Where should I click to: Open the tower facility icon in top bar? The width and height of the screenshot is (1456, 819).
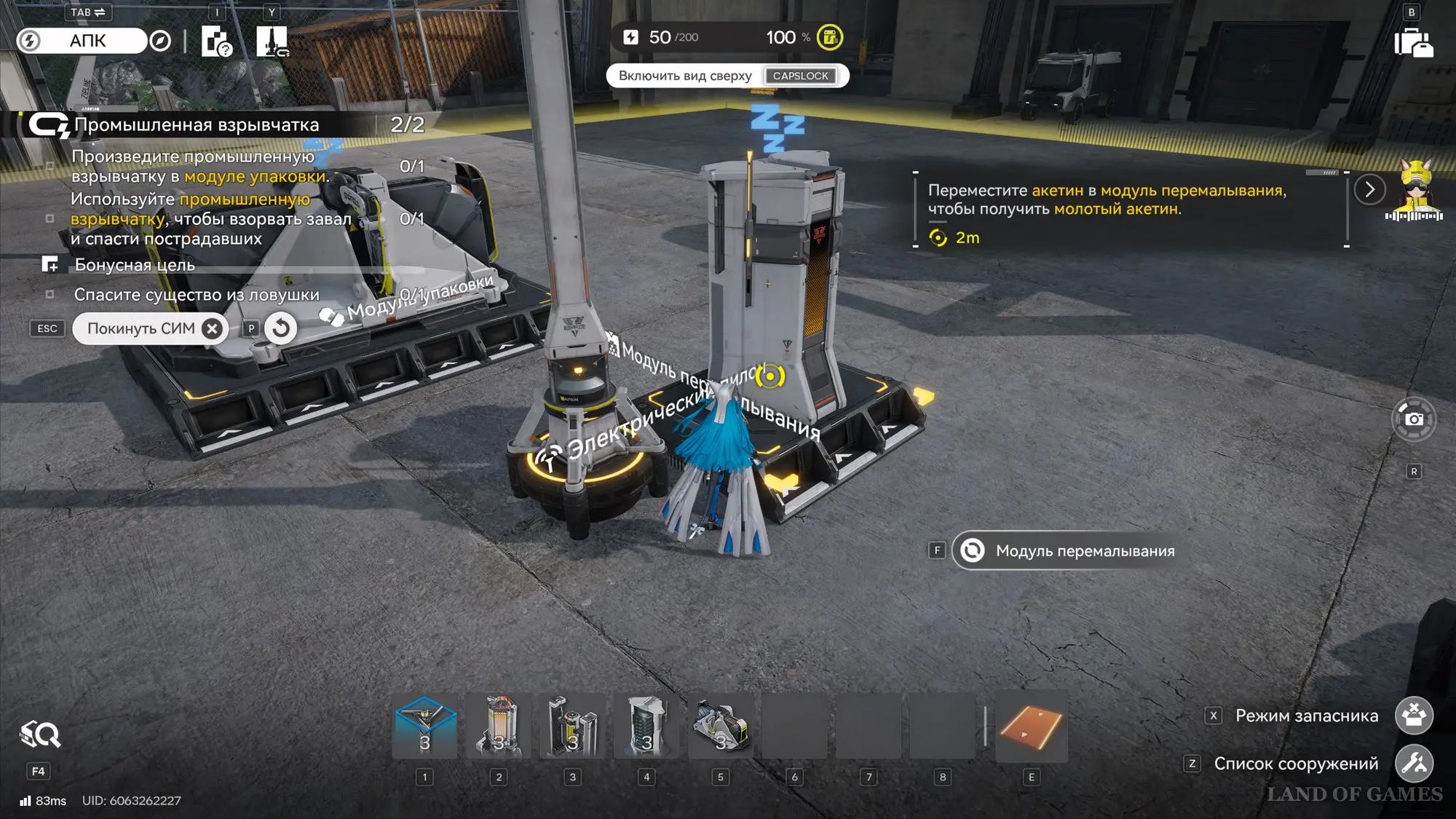tap(272, 41)
